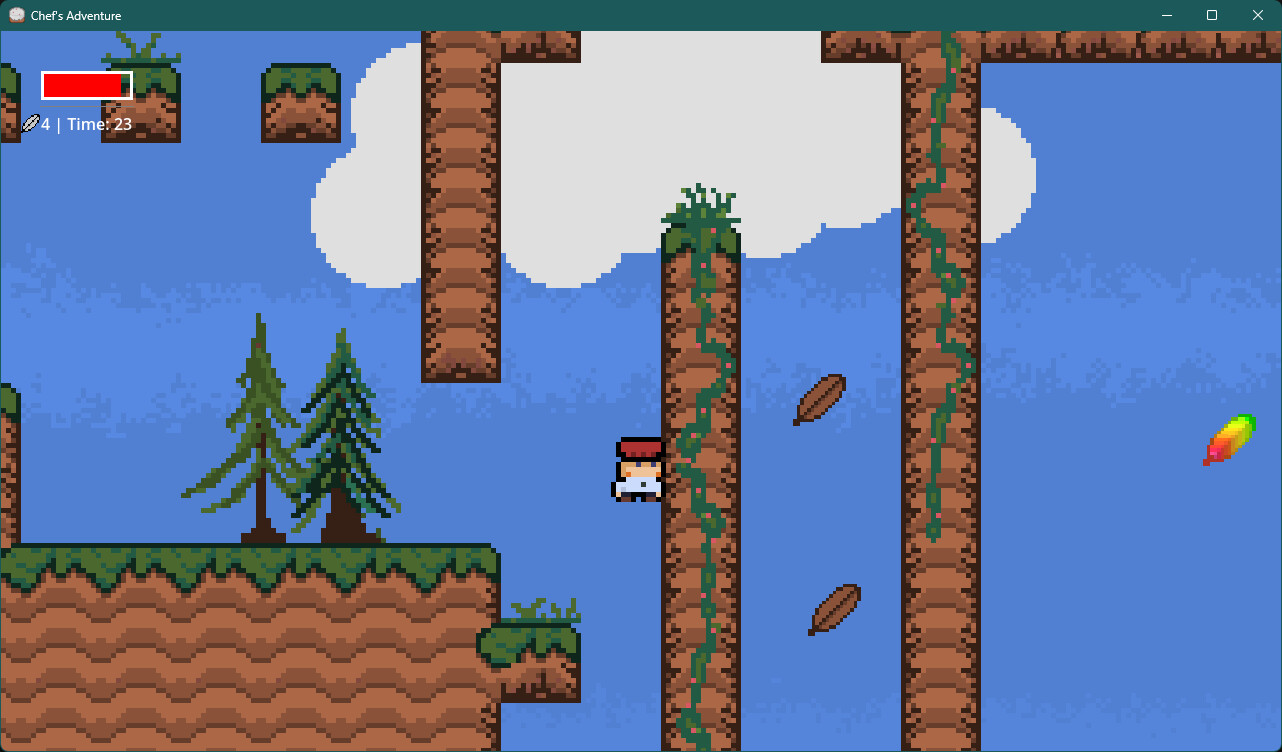This screenshot has height=752, width=1282.
Task: Toggle the feather counter showing 4
Action: click(x=45, y=123)
